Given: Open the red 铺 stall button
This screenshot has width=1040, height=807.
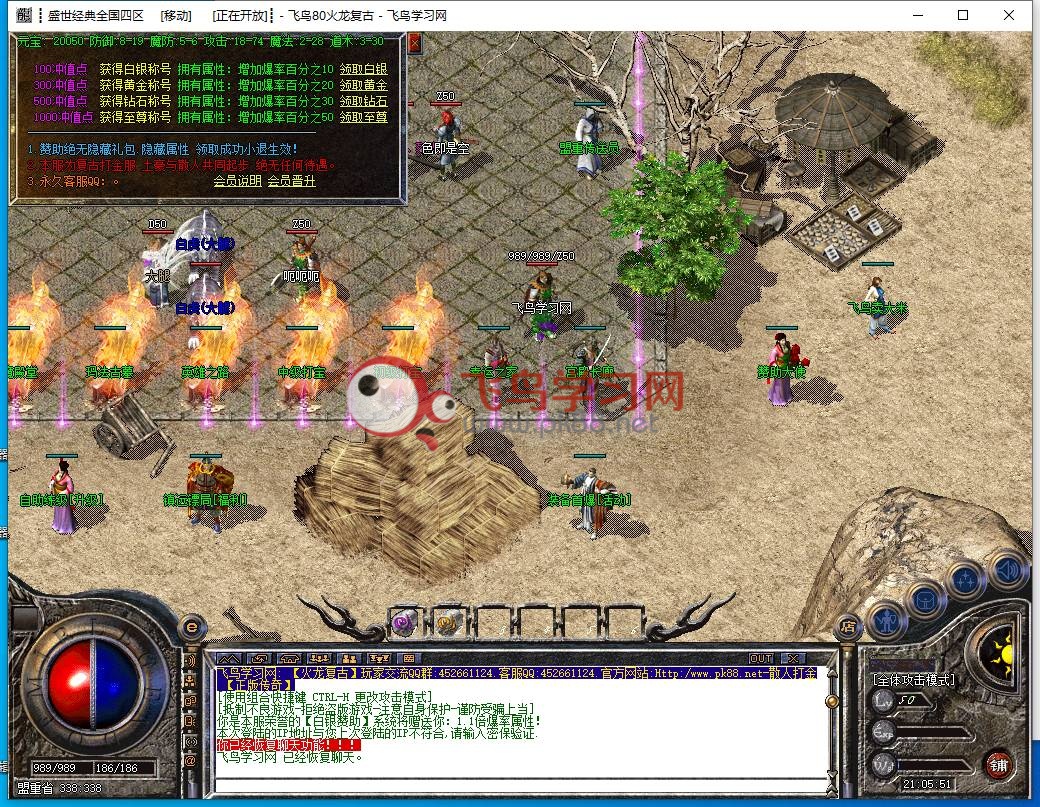Looking at the screenshot, I should click(996, 765).
